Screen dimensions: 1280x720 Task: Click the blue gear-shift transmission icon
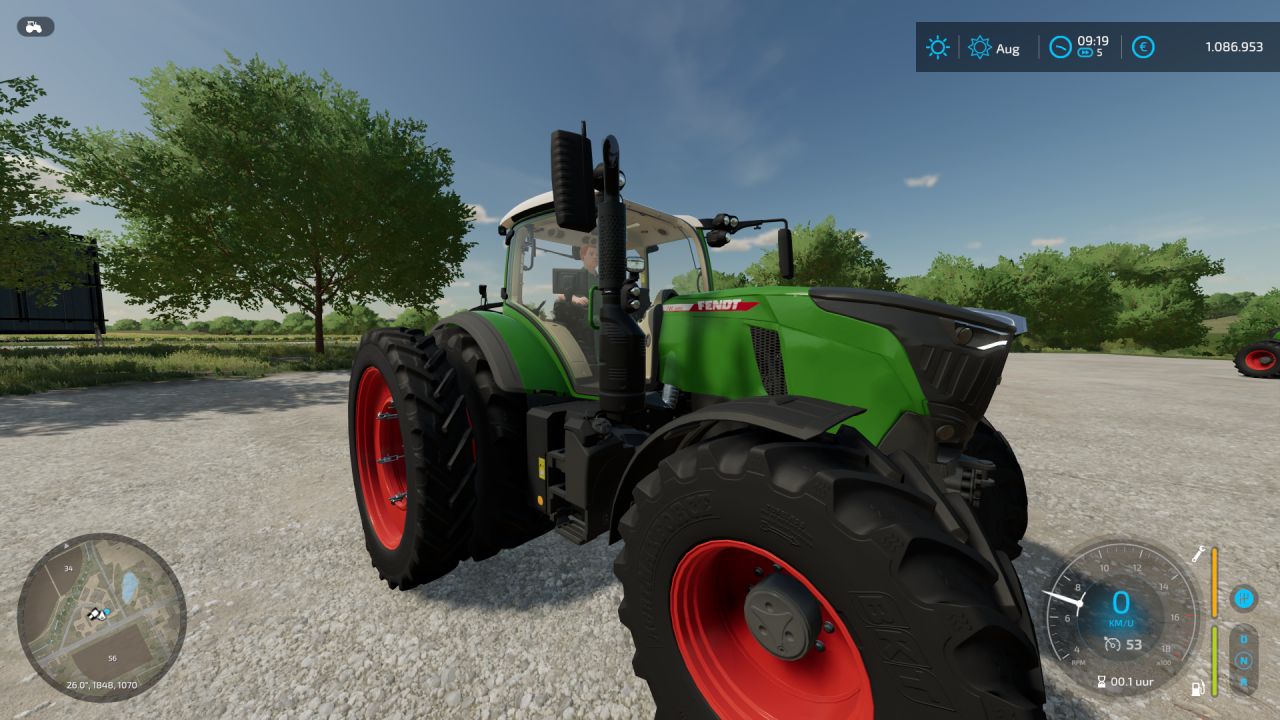coord(1244,600)
